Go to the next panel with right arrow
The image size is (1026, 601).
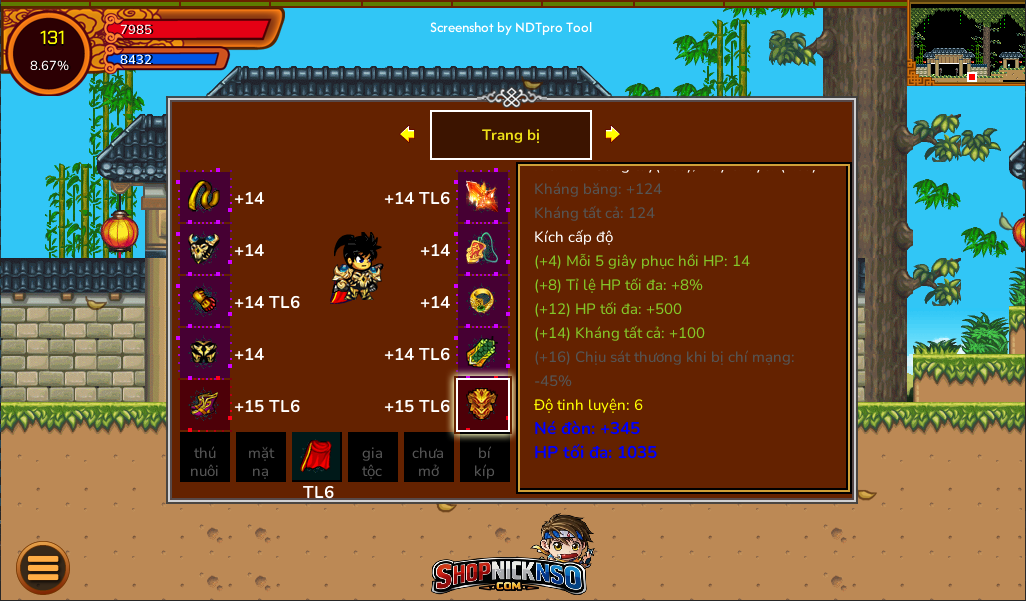click(613, 134)
